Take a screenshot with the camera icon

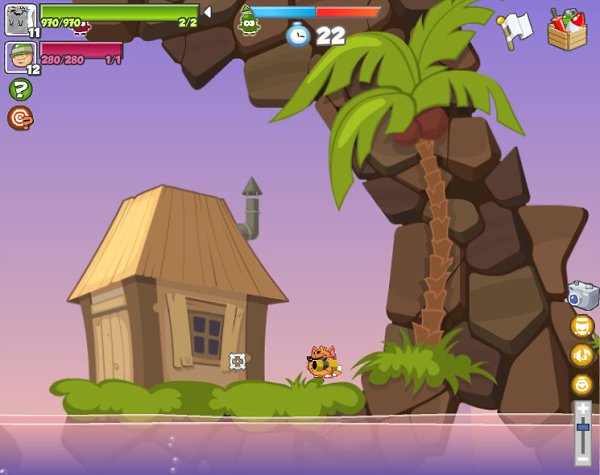click(582, 295)
